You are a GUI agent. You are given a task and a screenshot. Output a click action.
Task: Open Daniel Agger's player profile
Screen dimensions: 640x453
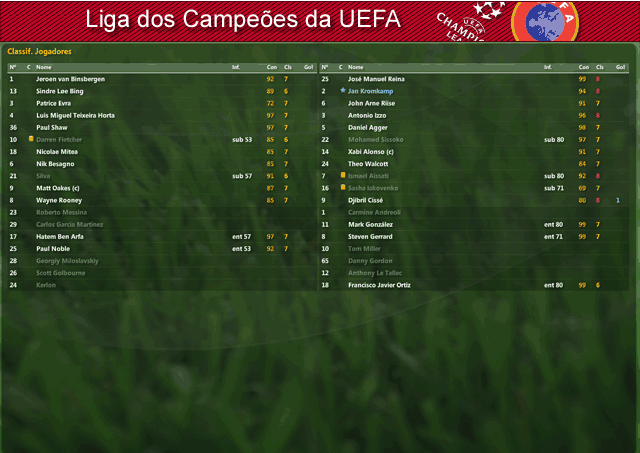tap(366, 127)
